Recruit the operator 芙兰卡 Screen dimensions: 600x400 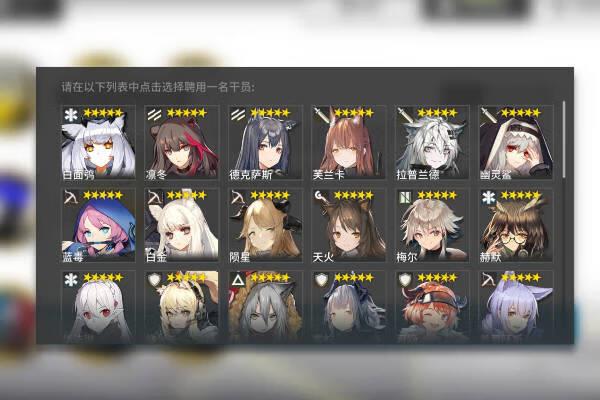point(348,143)
